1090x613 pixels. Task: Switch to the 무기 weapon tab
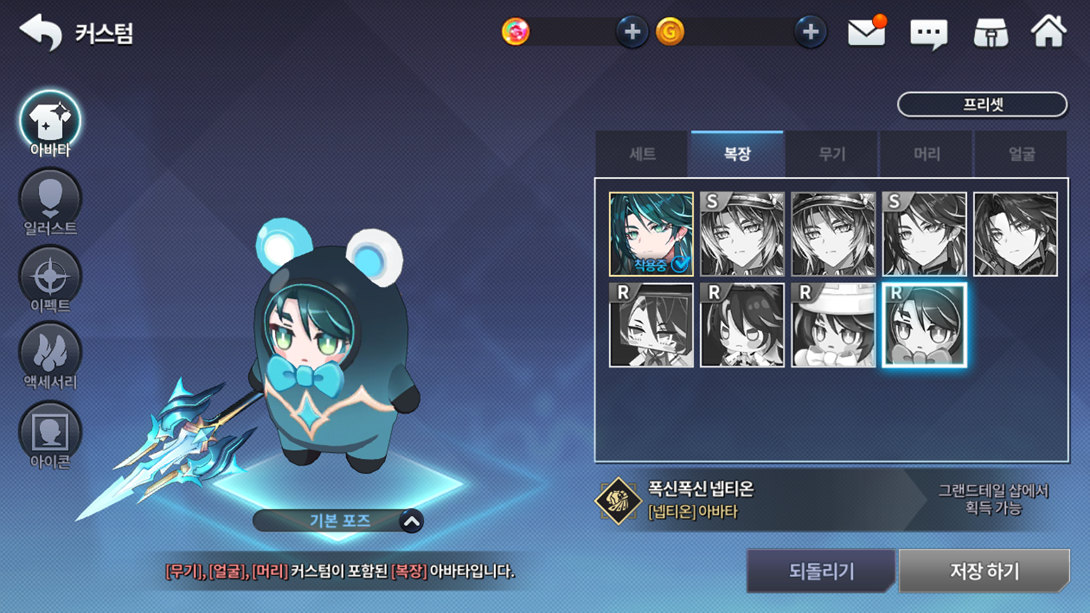coord(832,154)
